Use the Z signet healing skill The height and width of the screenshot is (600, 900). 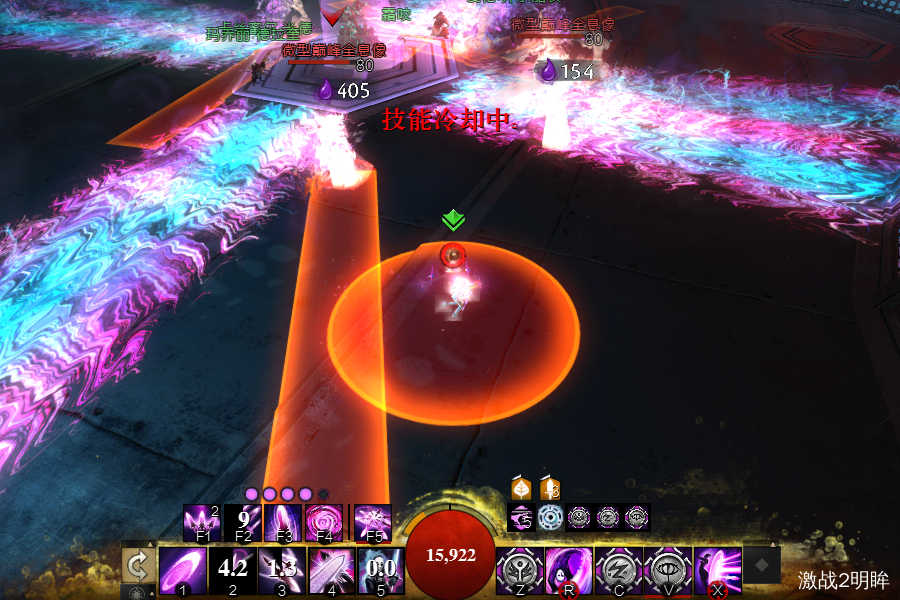click(x=520, y=570)
